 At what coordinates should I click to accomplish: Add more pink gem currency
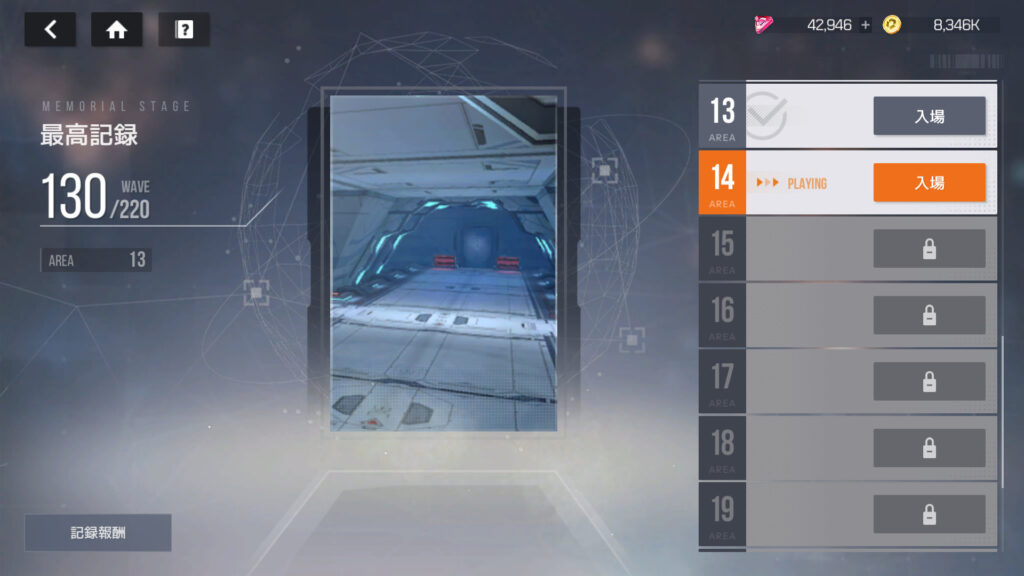866,25
